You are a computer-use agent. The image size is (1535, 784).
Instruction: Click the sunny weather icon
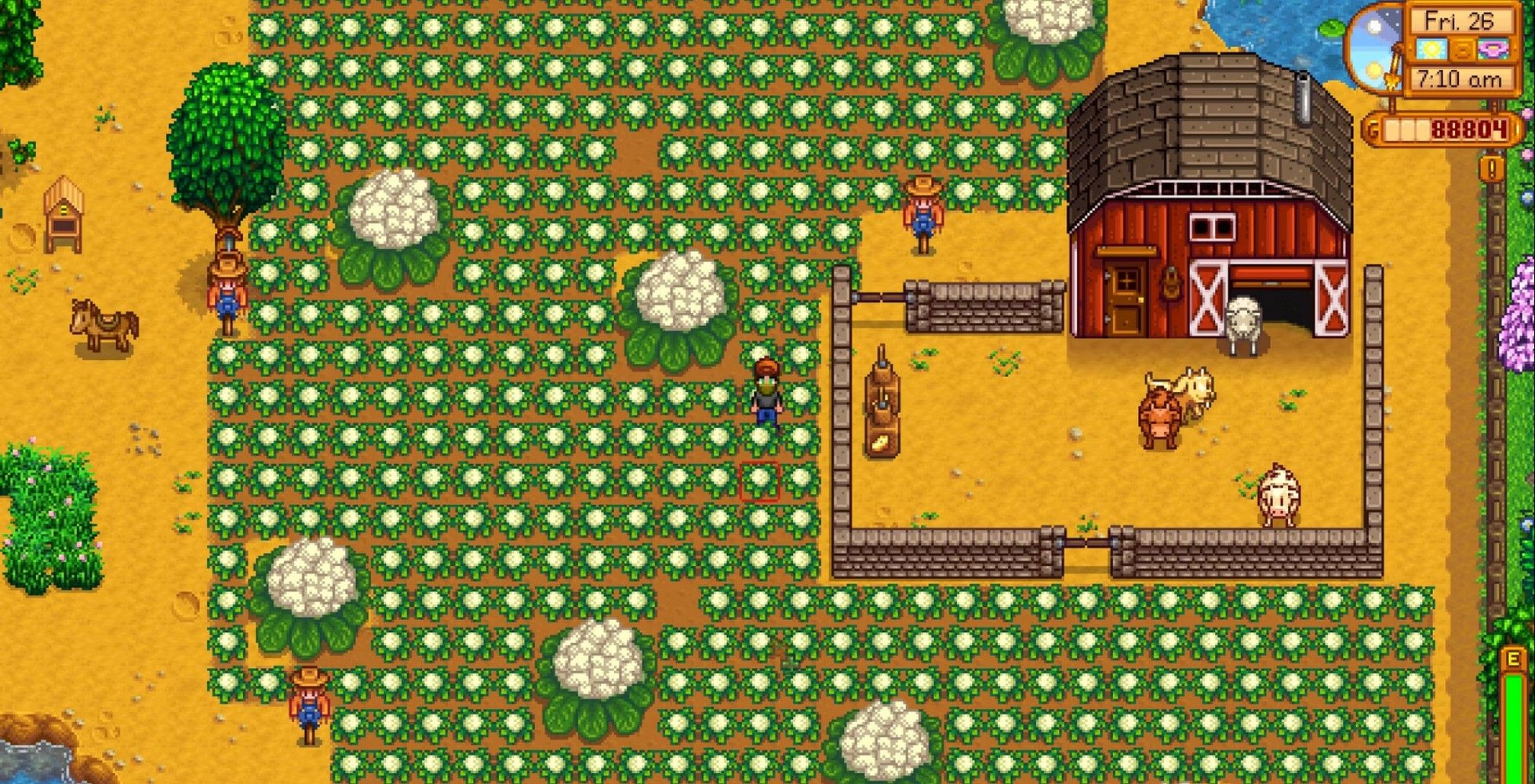click(1431, 48)
